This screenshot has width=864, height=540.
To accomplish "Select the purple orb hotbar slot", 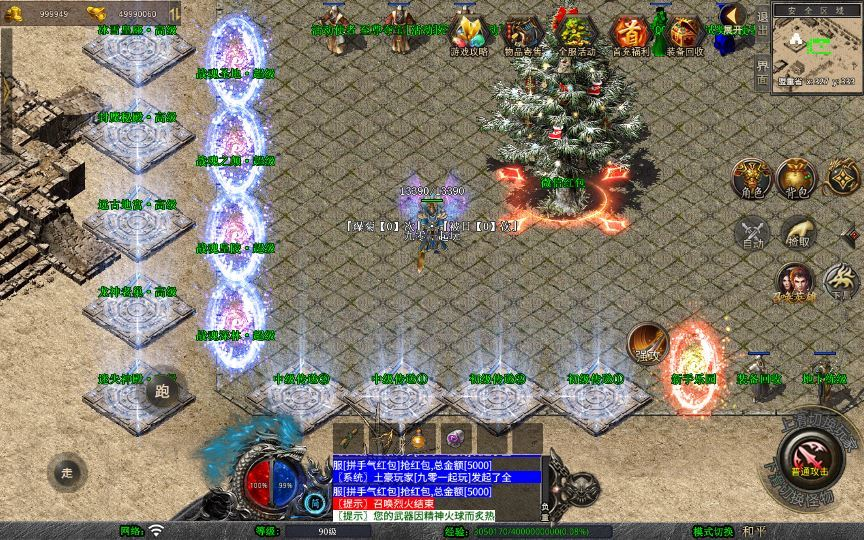I will pyautogui.click(x=455, y=438).
